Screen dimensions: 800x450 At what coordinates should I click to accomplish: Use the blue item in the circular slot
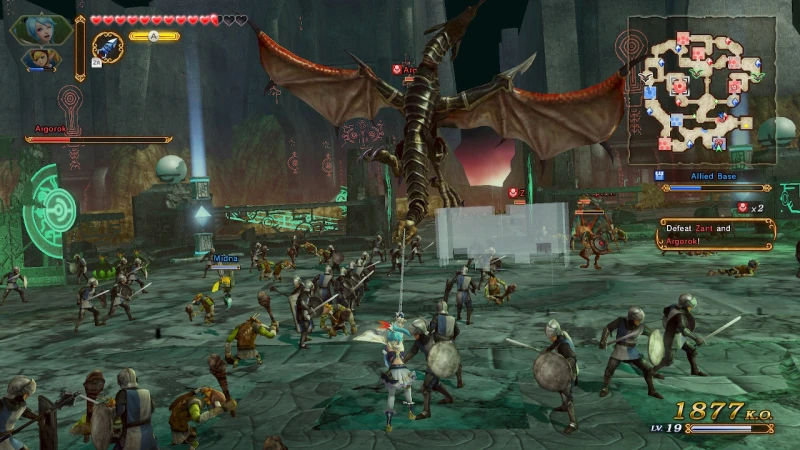[107, 47]
